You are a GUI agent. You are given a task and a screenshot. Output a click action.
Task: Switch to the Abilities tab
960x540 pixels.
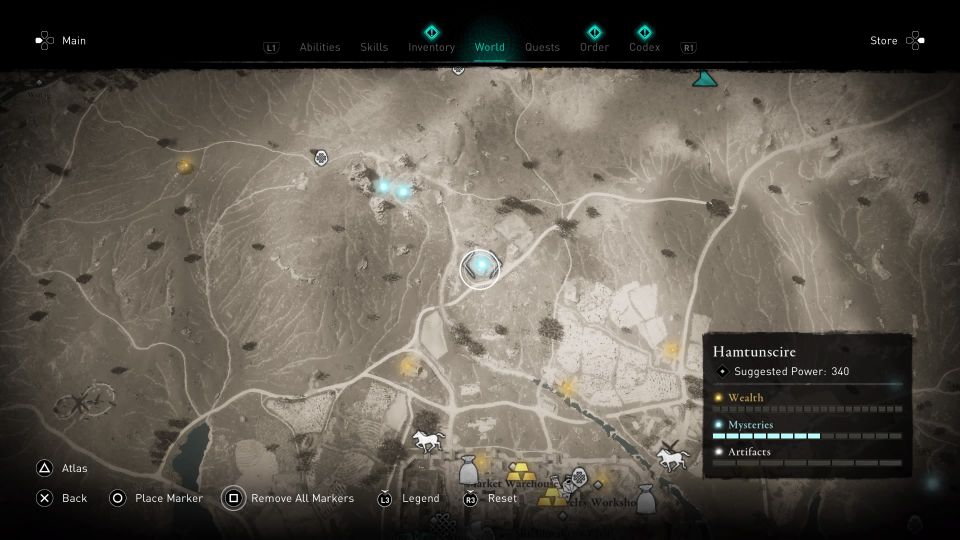point(320,47)
